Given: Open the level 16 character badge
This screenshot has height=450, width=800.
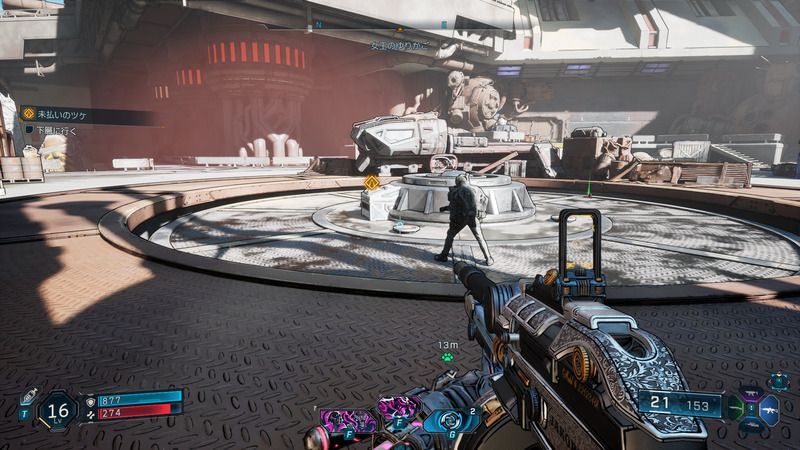Looking at the screenshot, I should pos(58,409).
